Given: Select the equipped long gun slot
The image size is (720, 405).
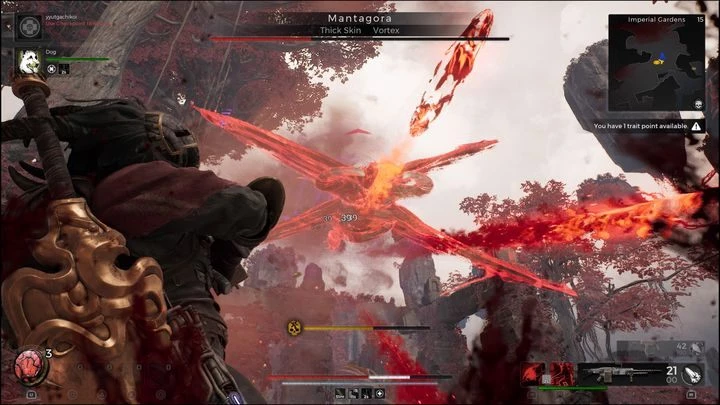Looking at the screenshot, I should (611, 373).
